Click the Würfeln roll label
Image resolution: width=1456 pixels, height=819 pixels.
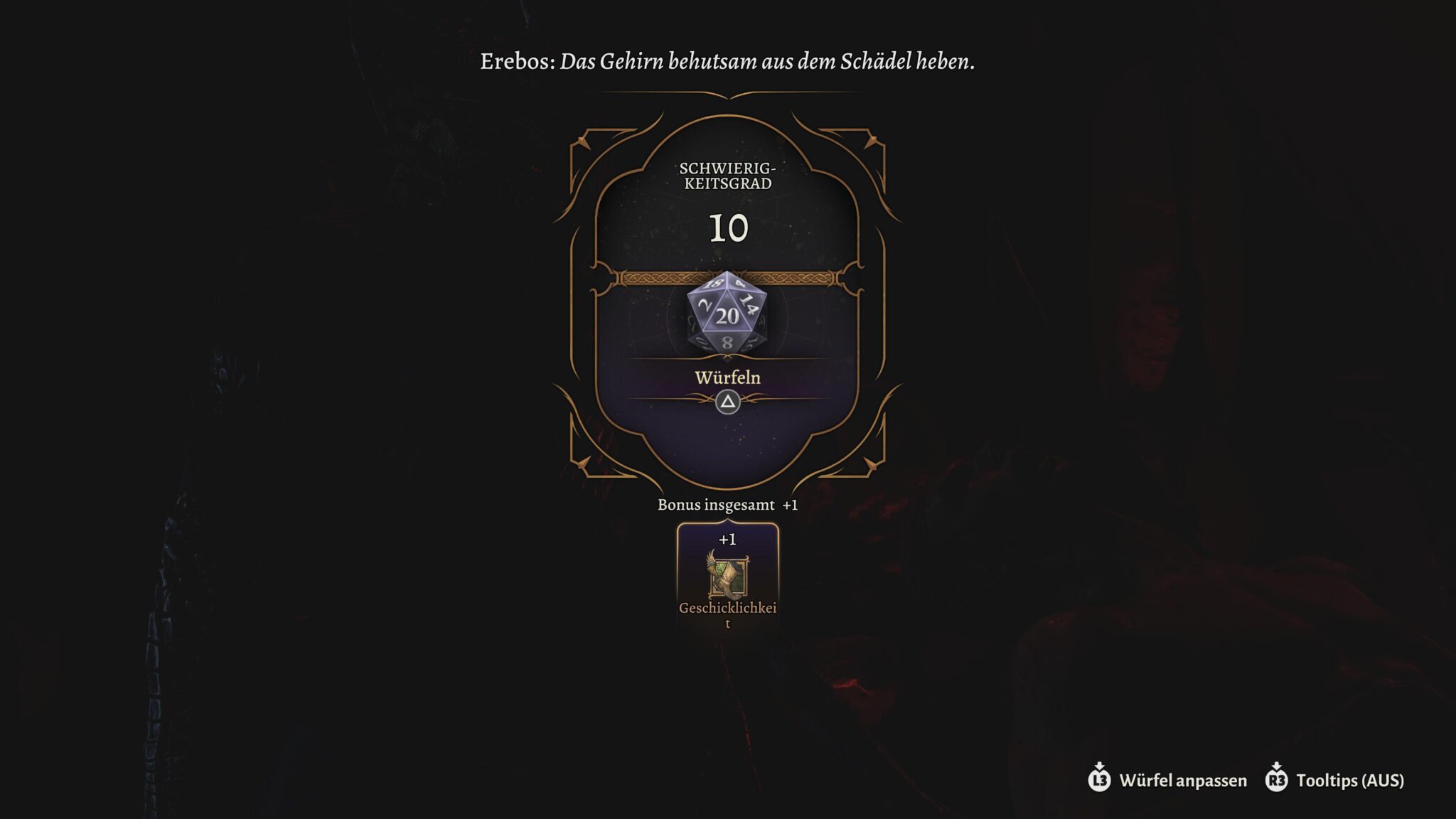(x=727, y=378)
